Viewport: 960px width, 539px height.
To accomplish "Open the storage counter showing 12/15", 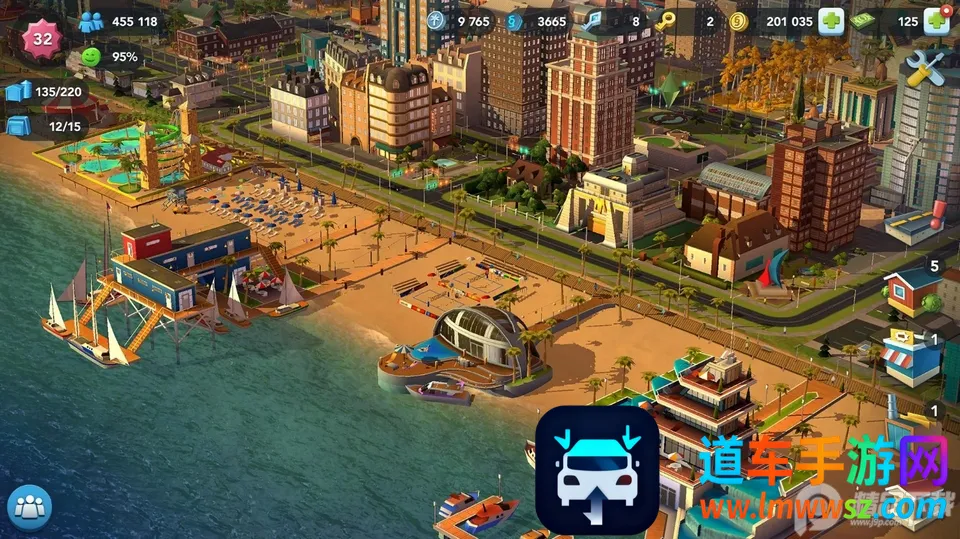I will [19, 127].
